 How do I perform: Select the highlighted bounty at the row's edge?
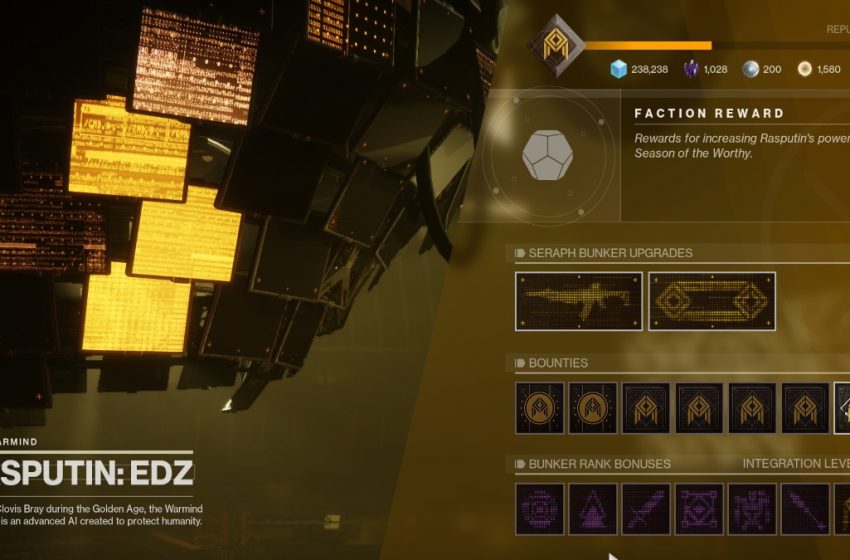click(842, 408)
